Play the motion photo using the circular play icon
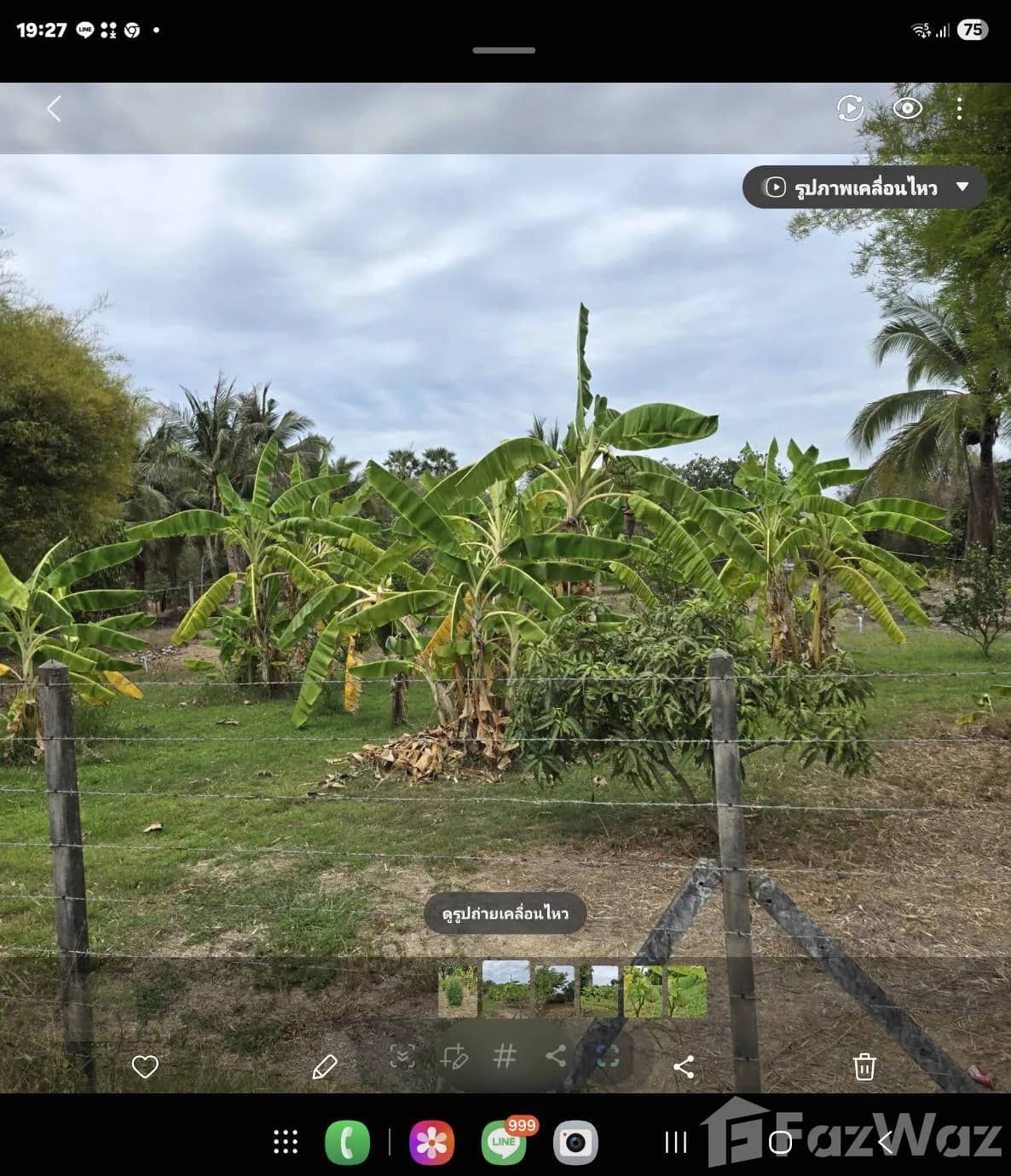The height and width of the screenshot is (1176, 1011). (x=850, y=108)
